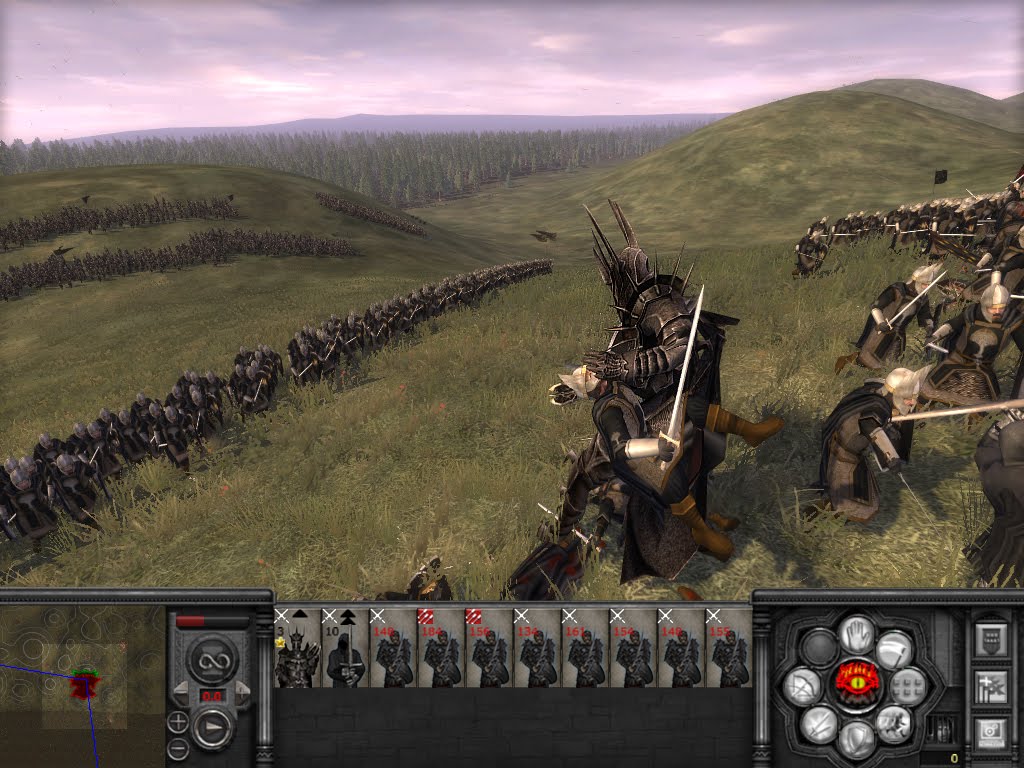The width and height of the screenshot is (1024, 768).
Task: Select the unit card showing 161 soldiers
Action: tap(585, 648)
